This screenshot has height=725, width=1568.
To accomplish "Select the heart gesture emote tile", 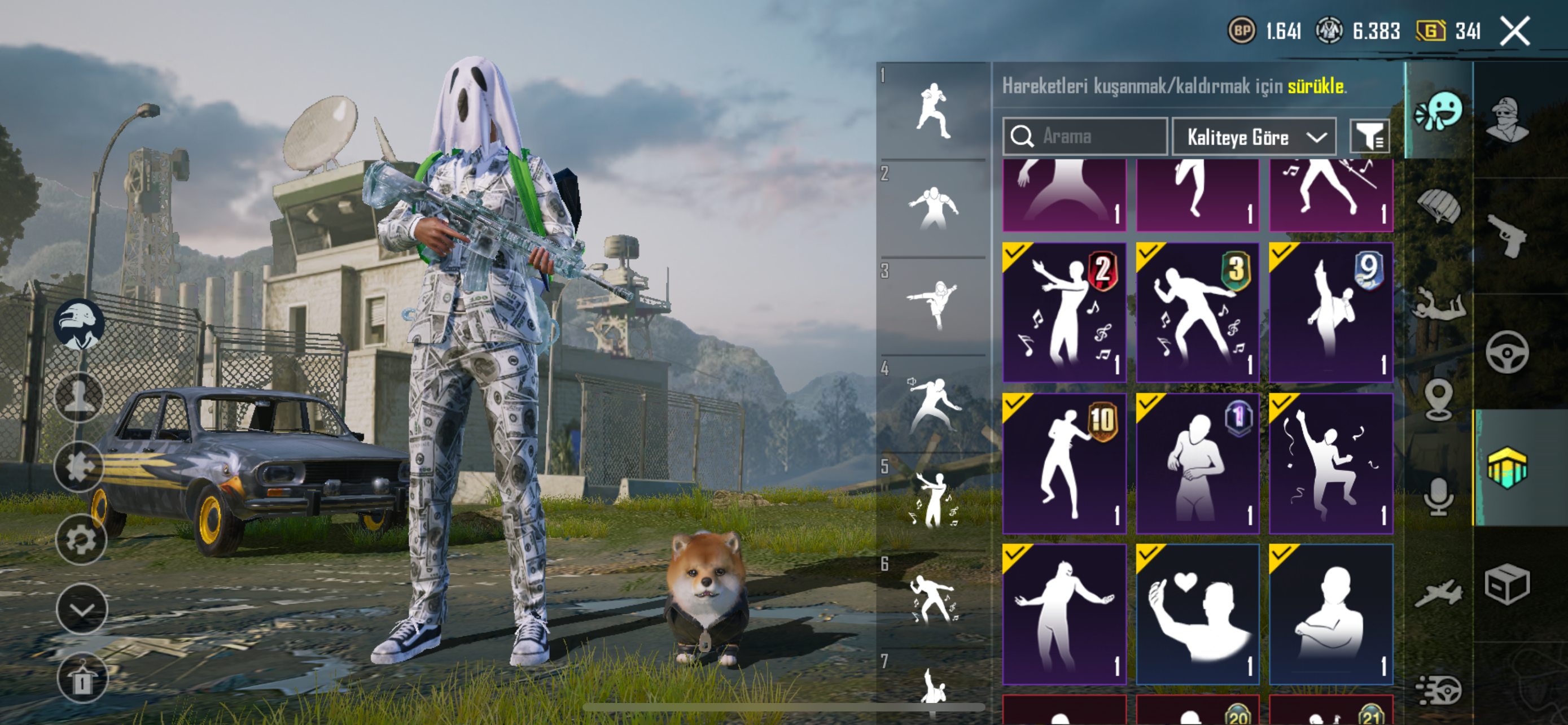I will (1197, 614).
